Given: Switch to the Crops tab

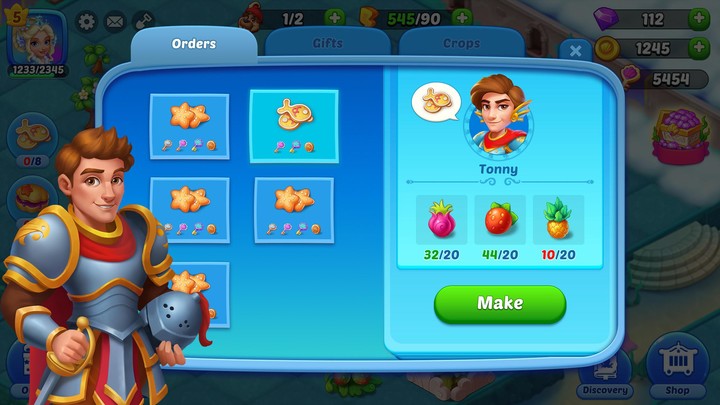Looking at the screenshot, I should pos(460,44).
